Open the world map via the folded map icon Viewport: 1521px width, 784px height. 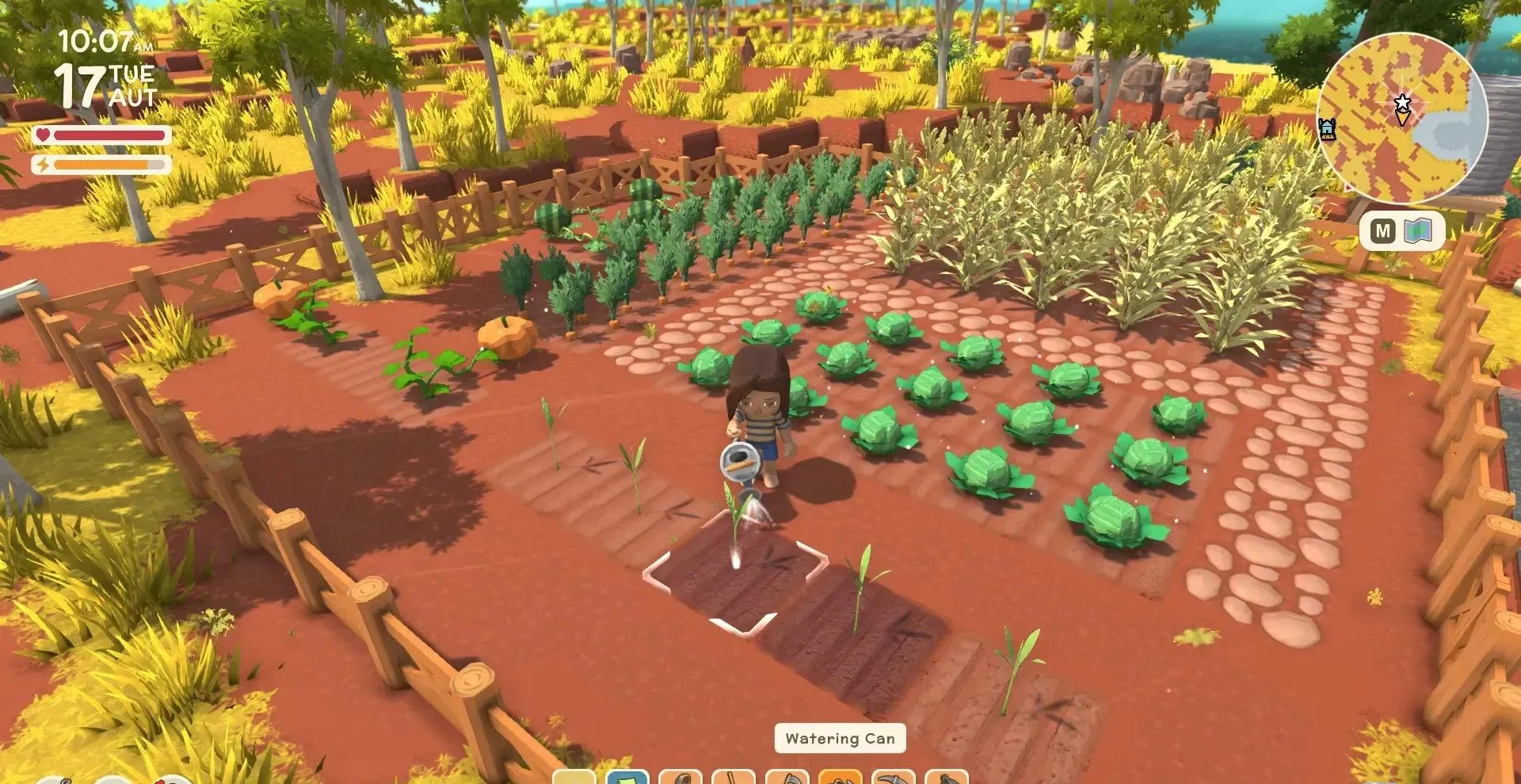tap(1418, 231)
